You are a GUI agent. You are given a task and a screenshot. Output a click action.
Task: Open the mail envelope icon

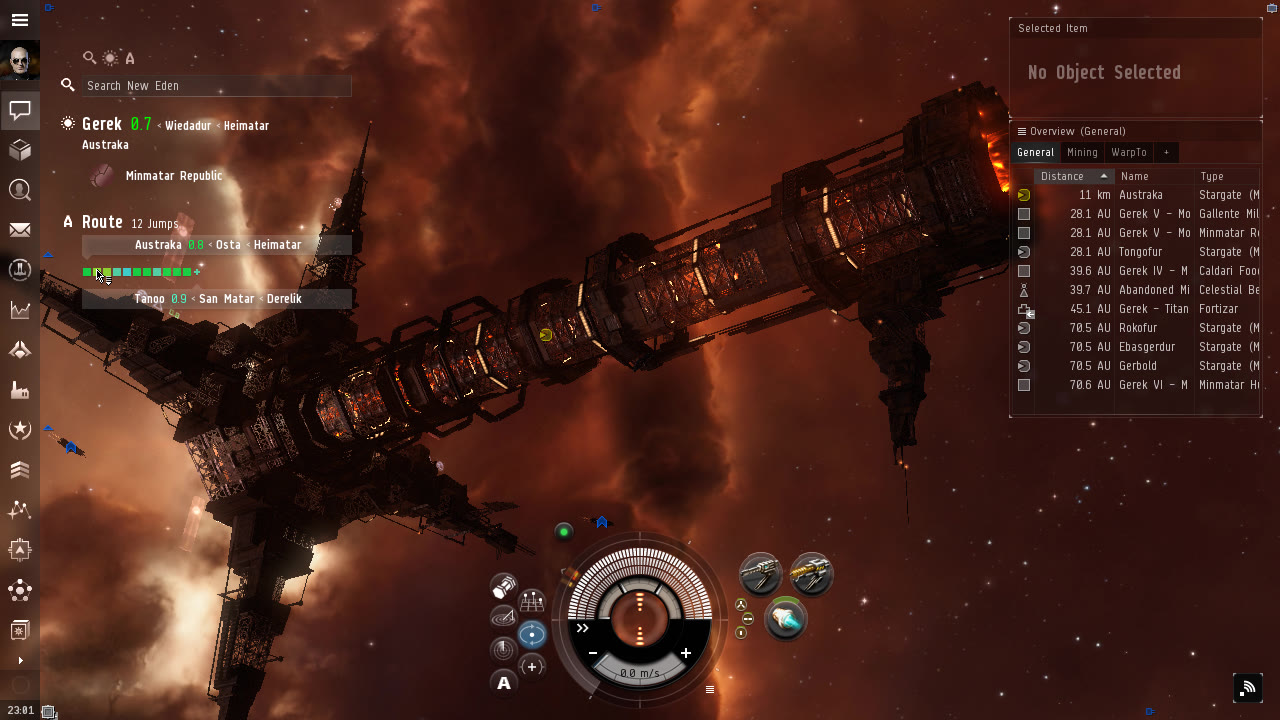click(x=20, y=230)
